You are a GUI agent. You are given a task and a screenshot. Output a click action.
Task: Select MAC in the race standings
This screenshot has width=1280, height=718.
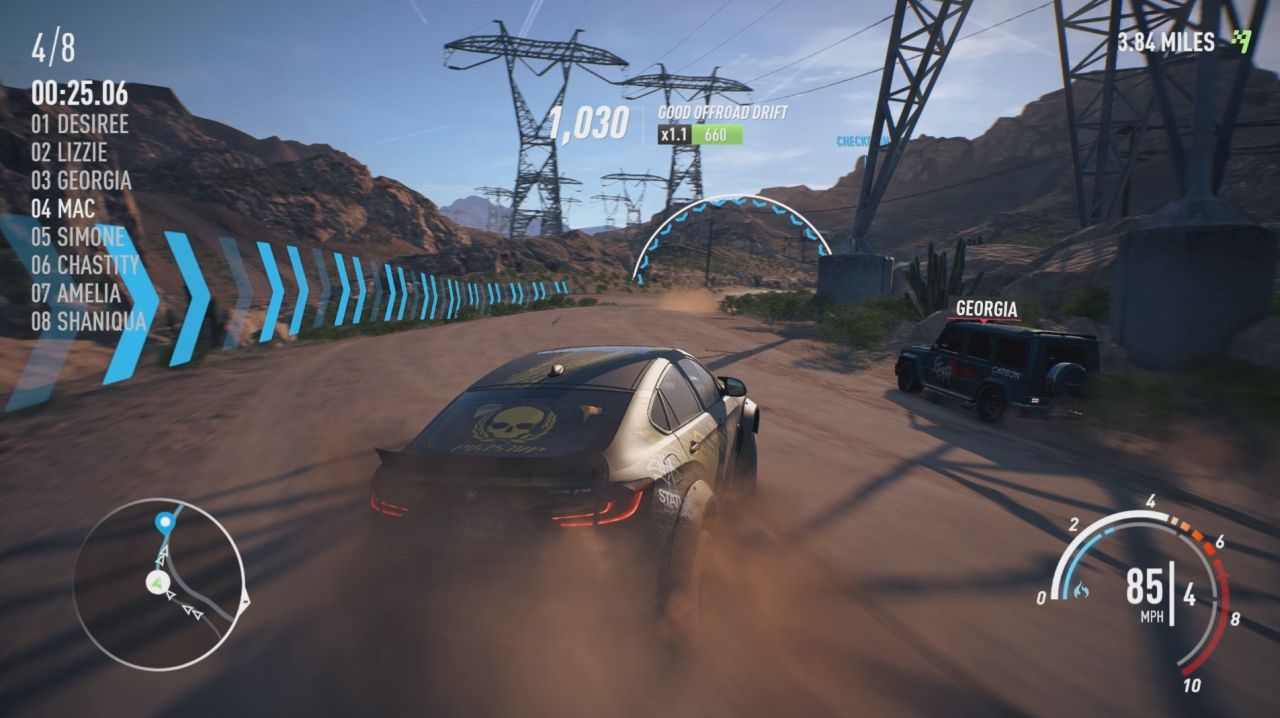[x=63, y=208]
